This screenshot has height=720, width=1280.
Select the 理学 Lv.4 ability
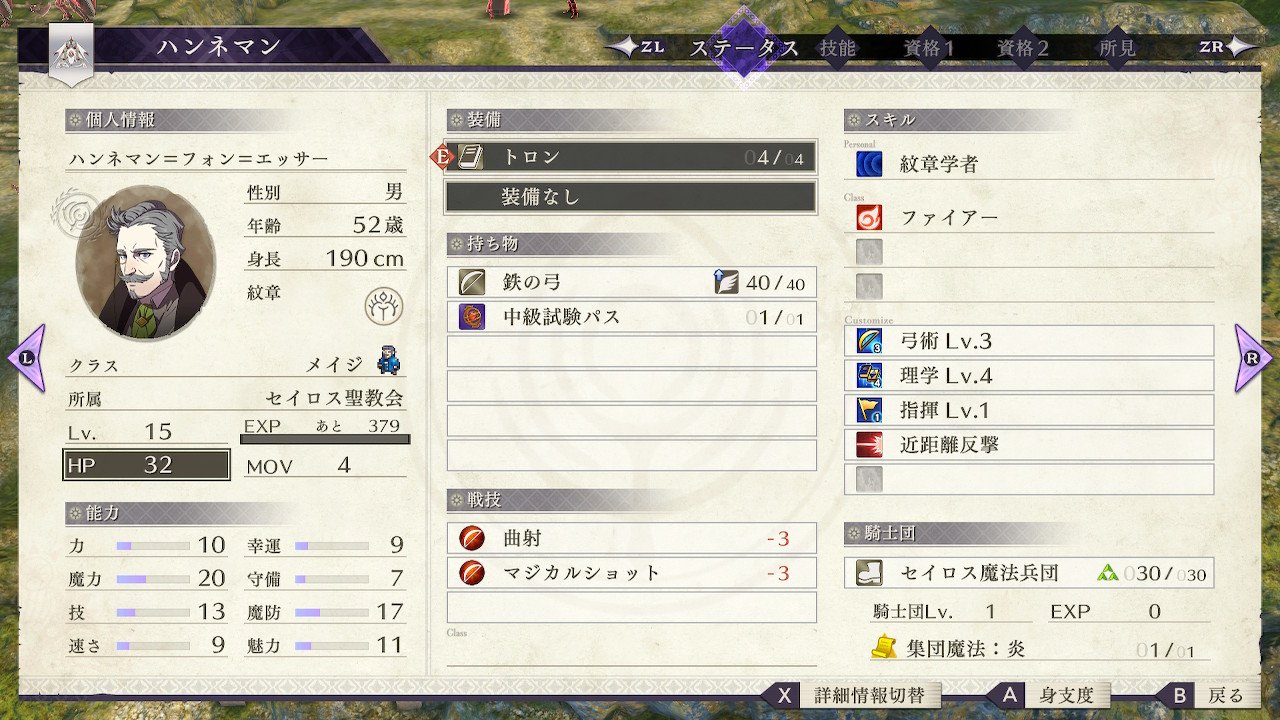[1030, 376]
